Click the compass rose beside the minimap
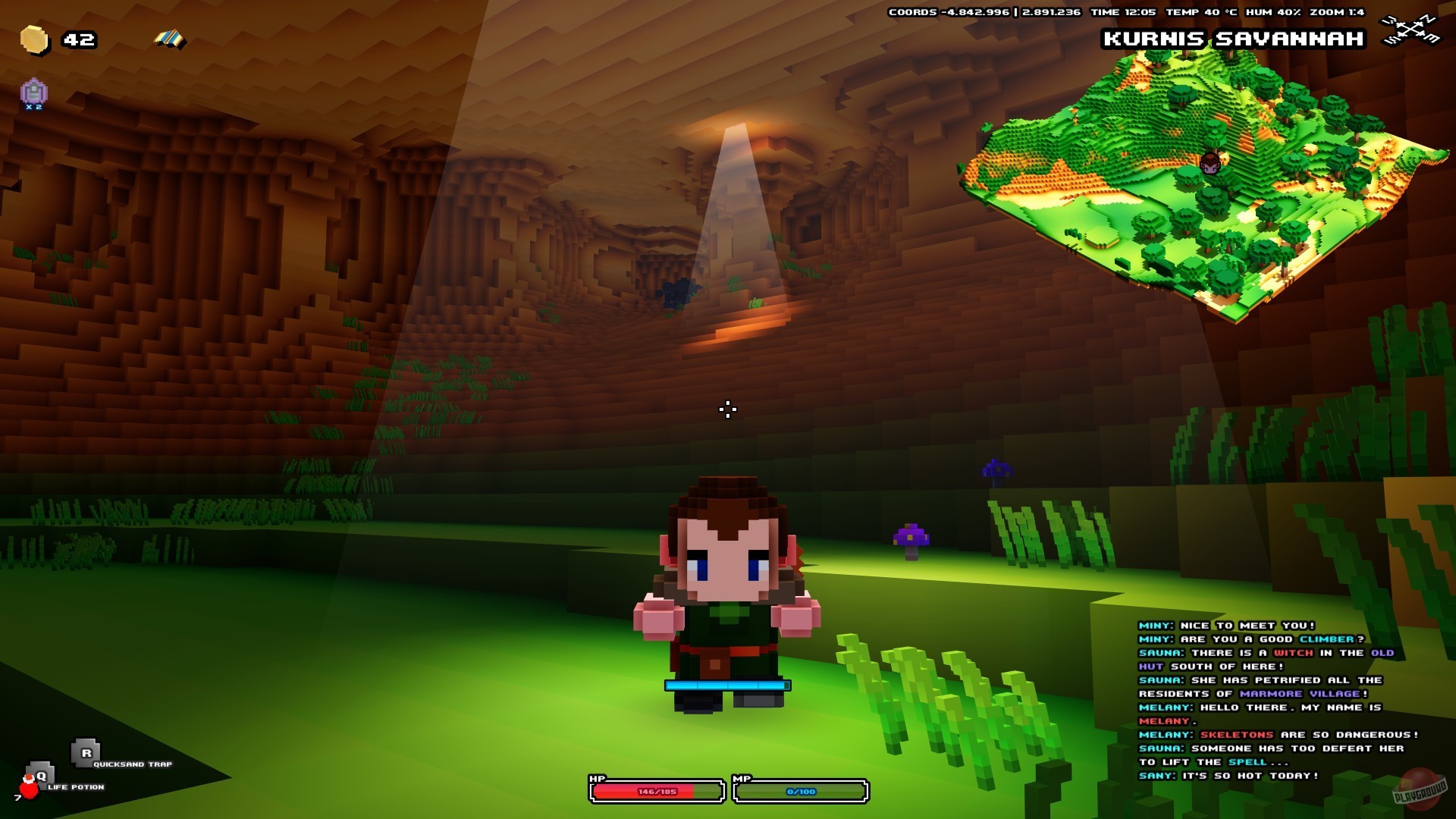Image resolution: width=1456 pixels, height=819 pixels. pyautogui.click(x=1410, y=30)
